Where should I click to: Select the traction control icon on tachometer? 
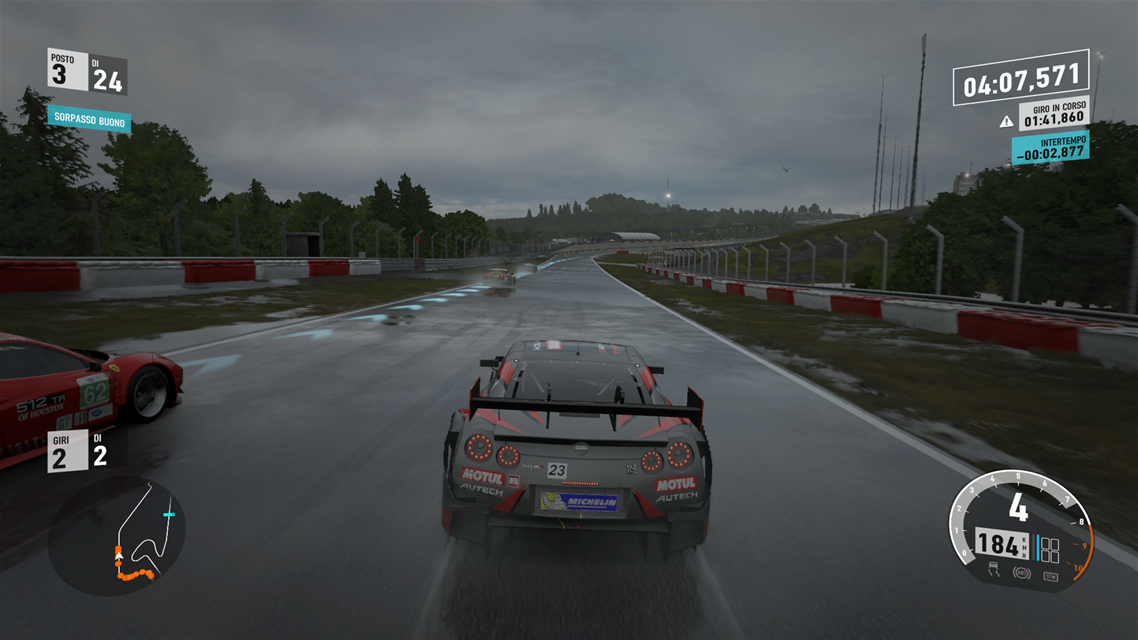(x=994, y=569)
